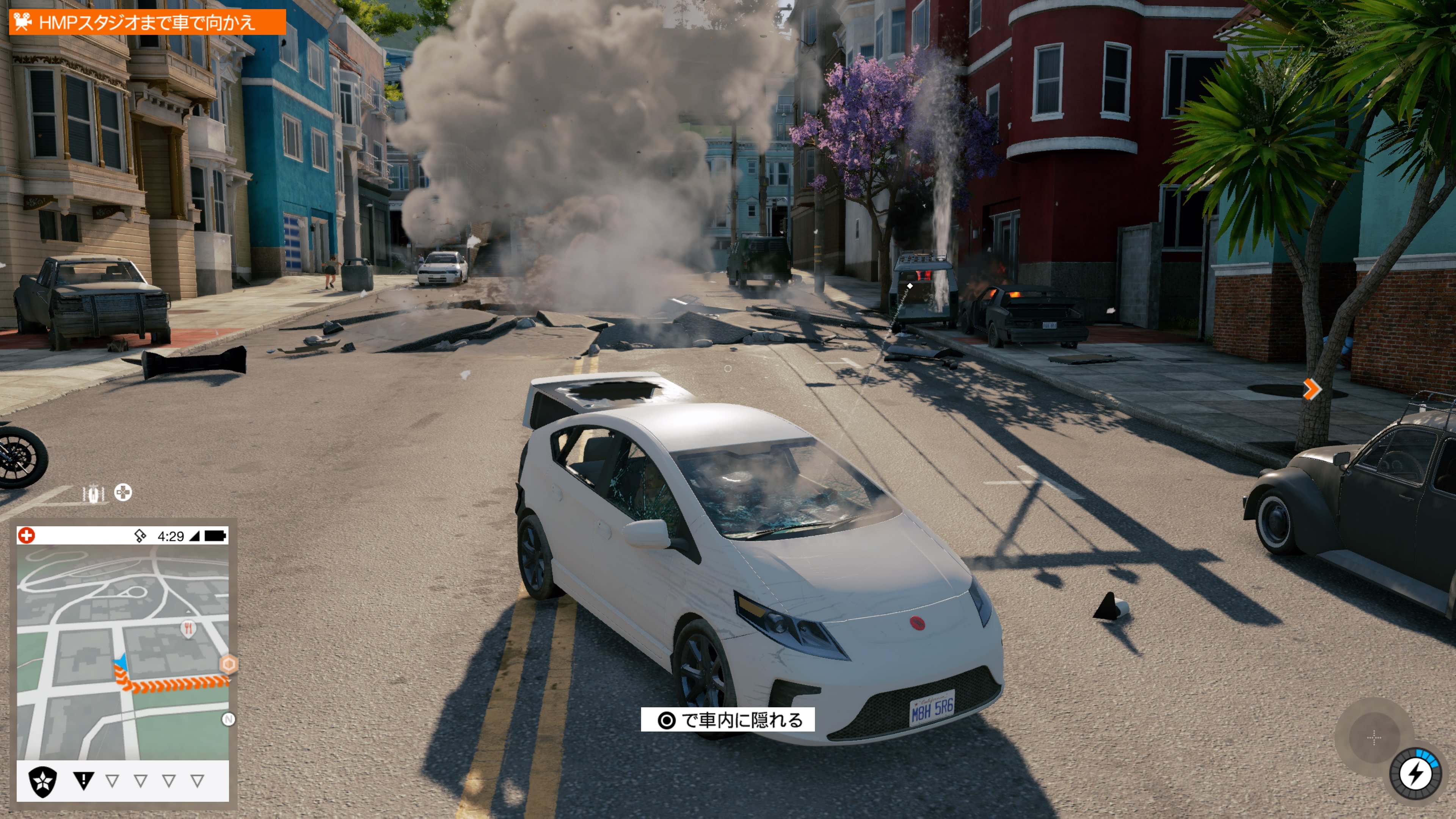Select the restaurant marker on the minimap
The height and width of the screenshot is (819, 1456).
click(x=188, y=628)
